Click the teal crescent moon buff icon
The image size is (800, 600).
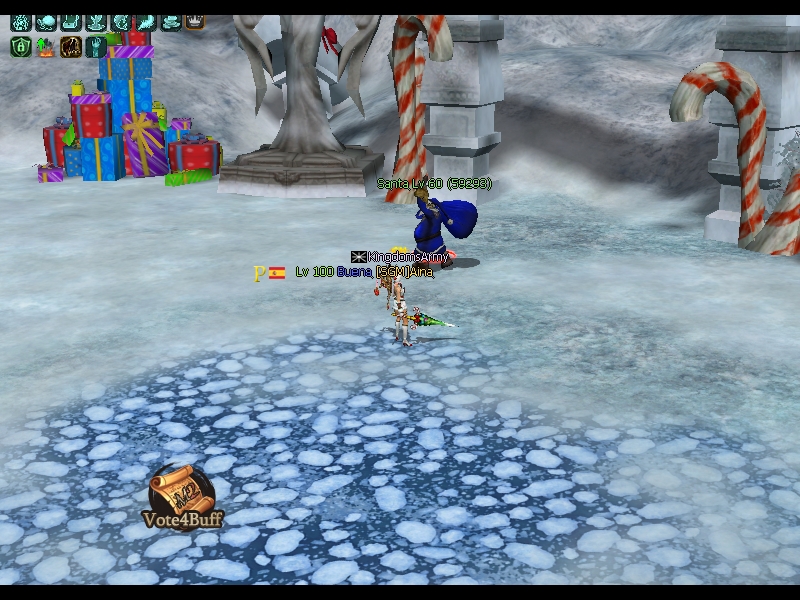point(121,21)
